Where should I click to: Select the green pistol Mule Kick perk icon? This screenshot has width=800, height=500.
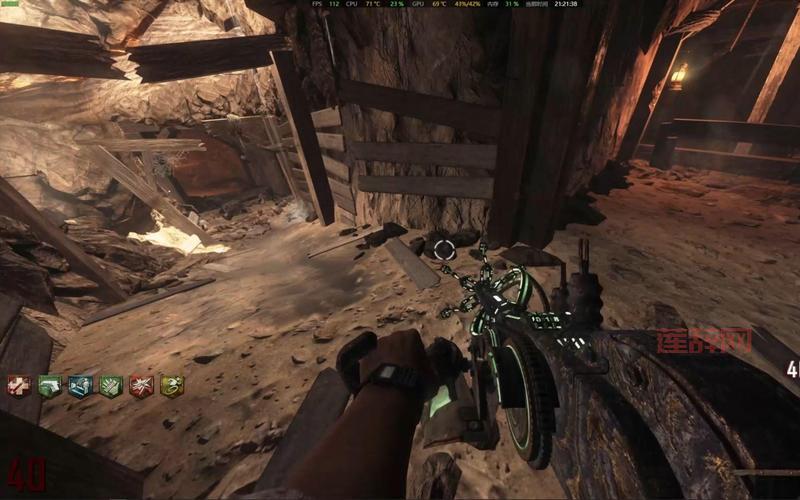coord(50,386)
